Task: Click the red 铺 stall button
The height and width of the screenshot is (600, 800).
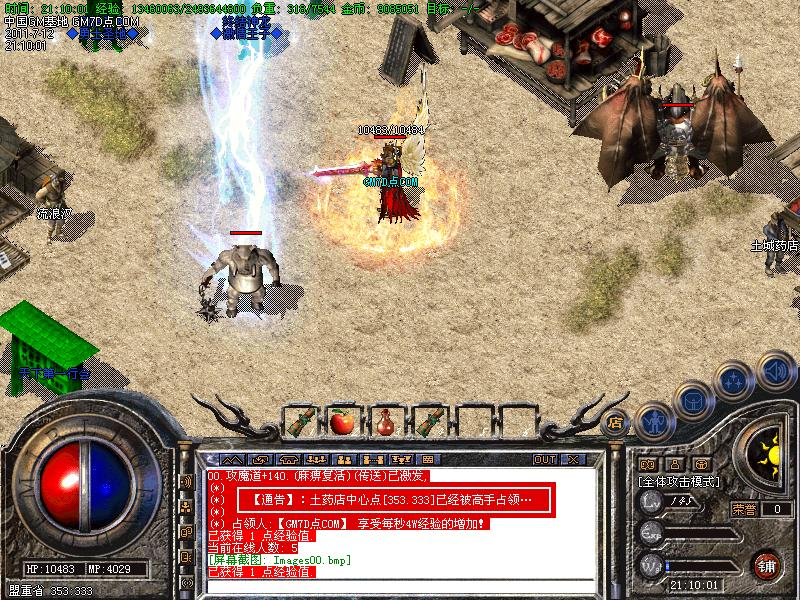Action: pos(767,563)
